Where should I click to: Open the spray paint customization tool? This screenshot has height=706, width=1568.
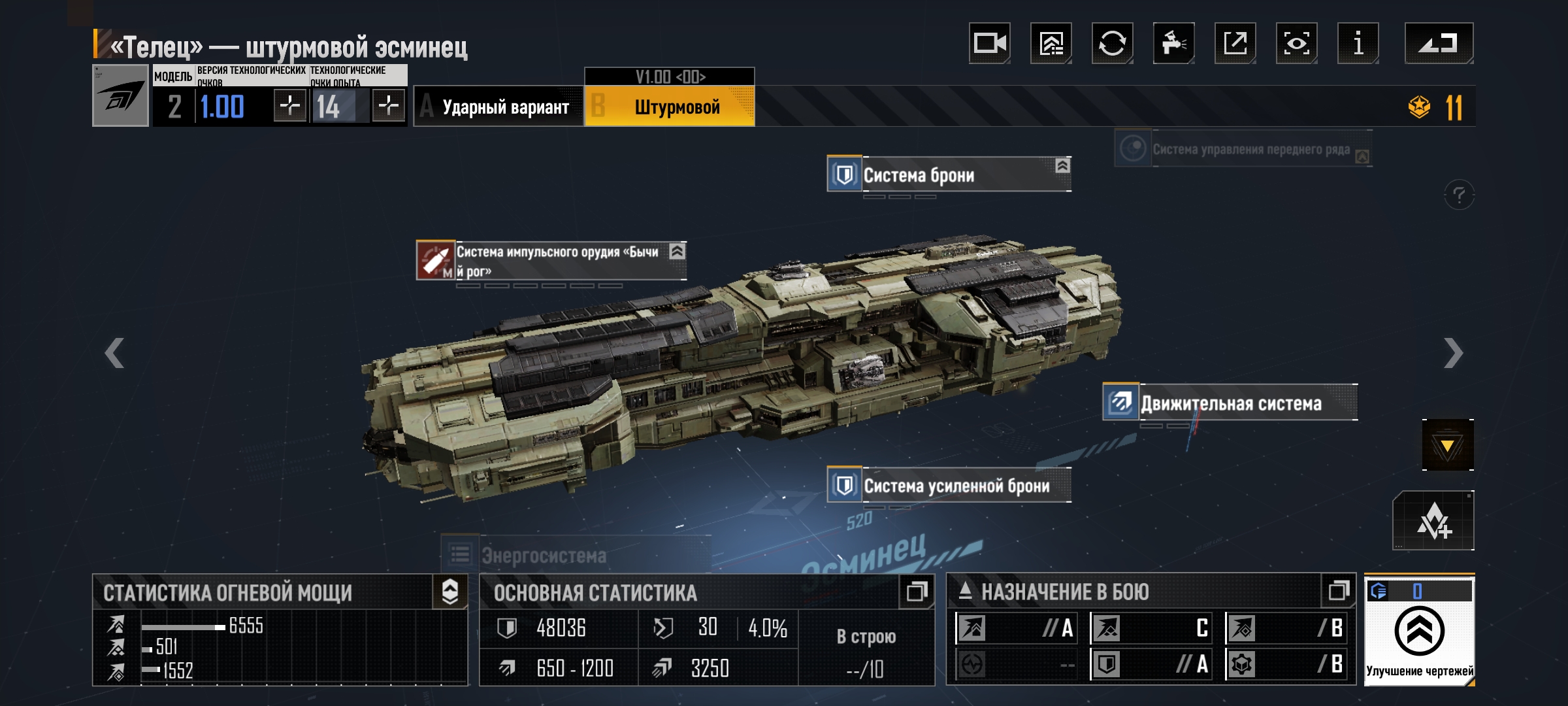(x=1173, y=43)
